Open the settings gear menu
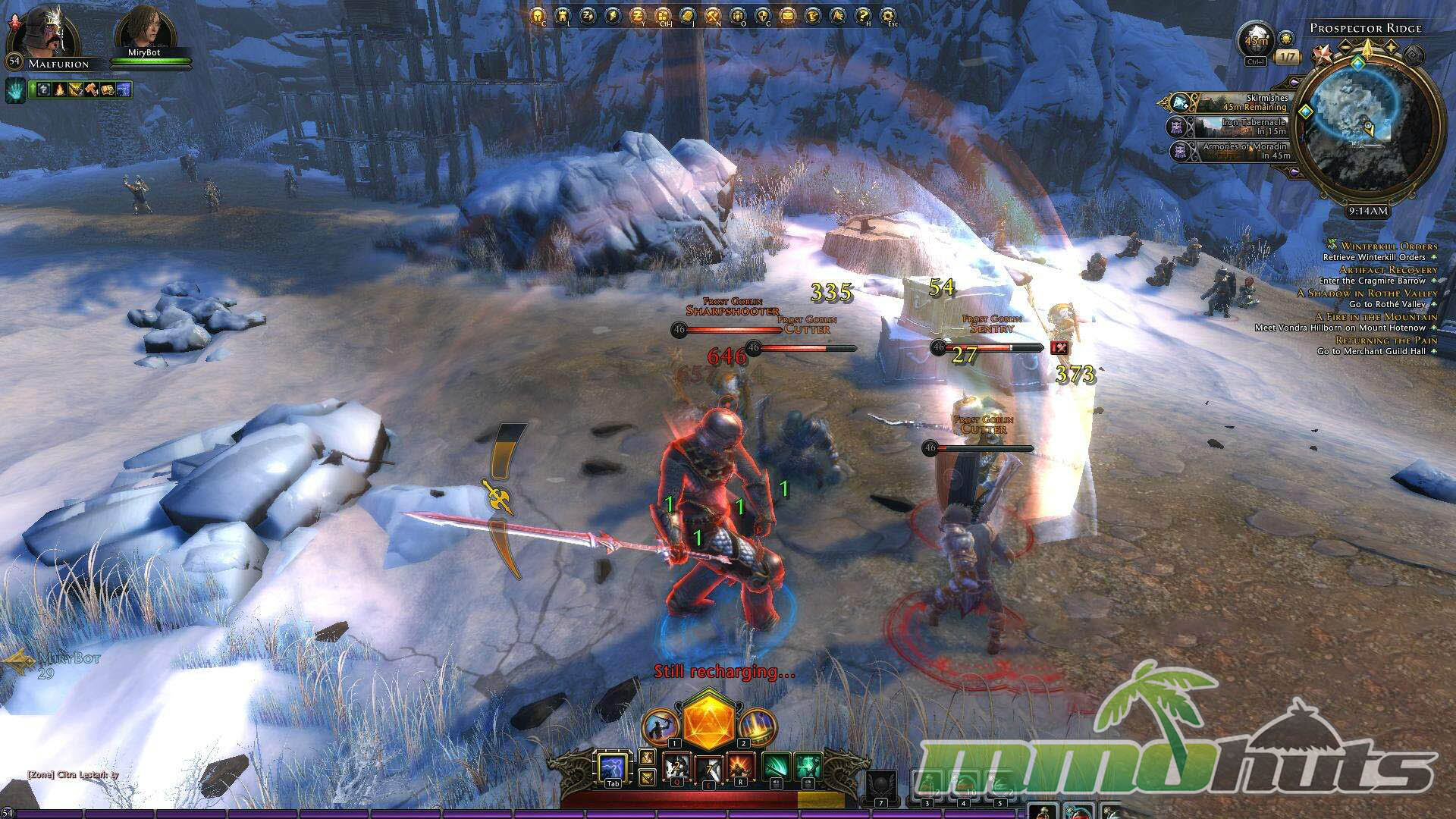This screenshot has height=819, width=1456. pos(886,14)
